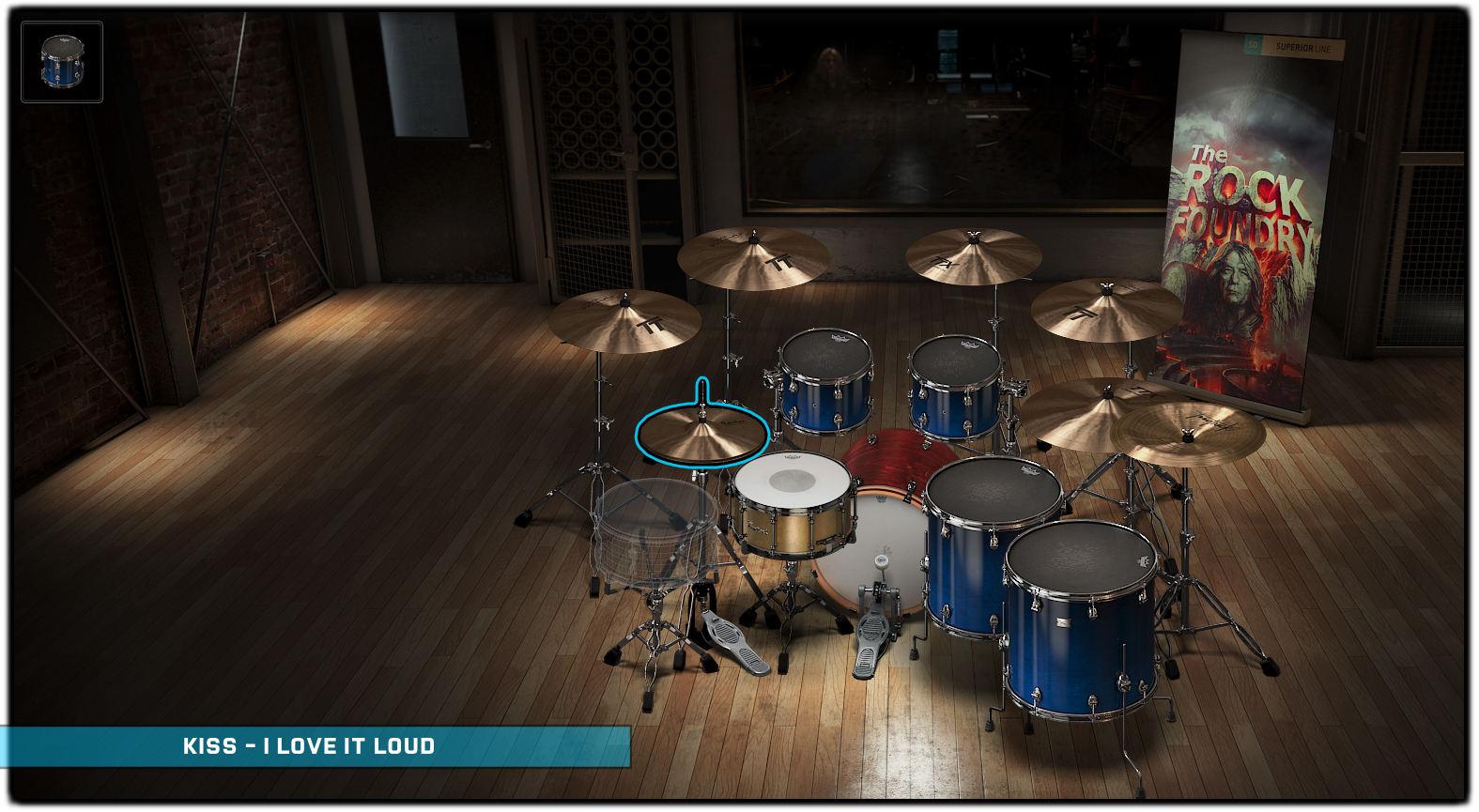This screenshot has width=1479, height=812.
Task: Click the blue tom thumbnail preview
Action: pos(62,62)
